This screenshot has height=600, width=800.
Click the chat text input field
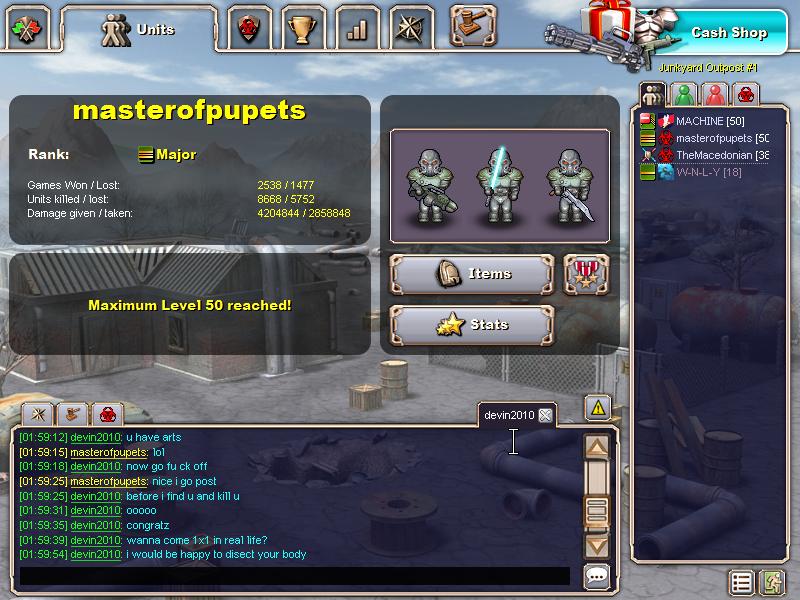(x=295, y=576)
